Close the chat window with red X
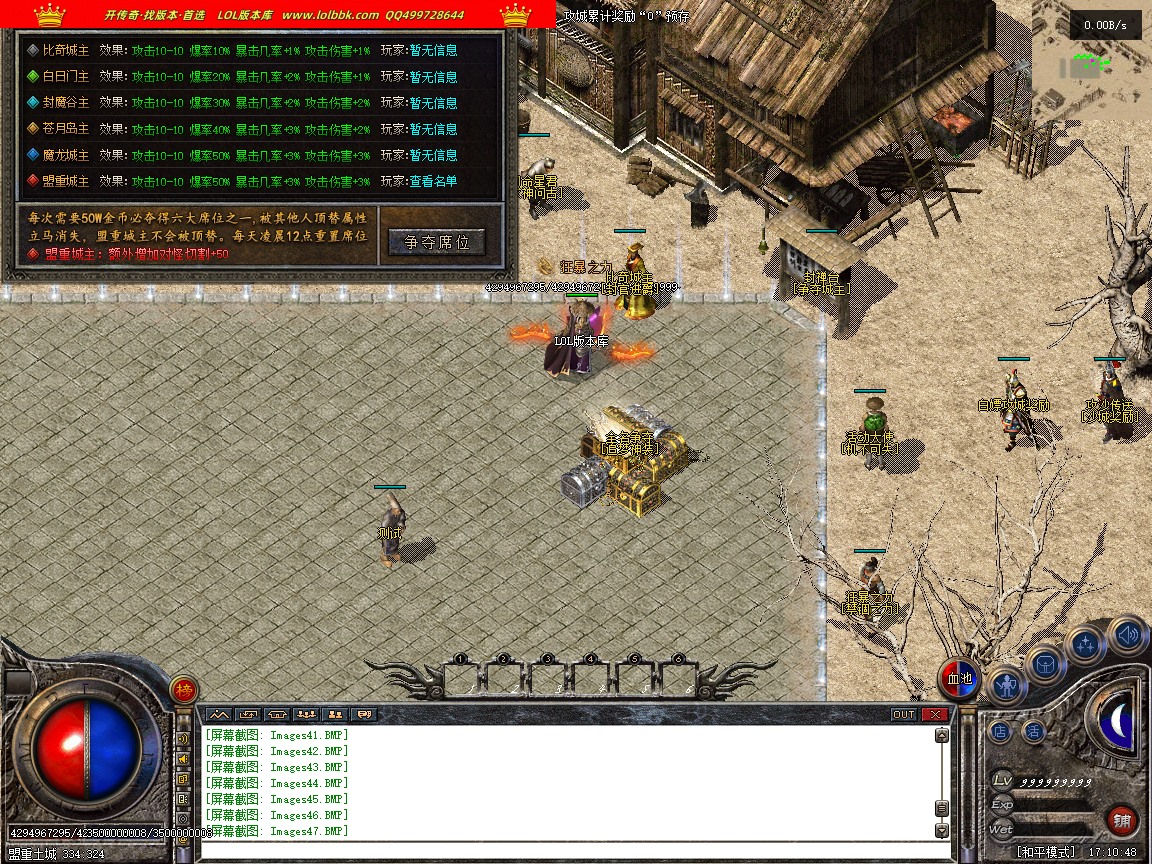Viewport: 1152px width, 864px height. point(935,714)
